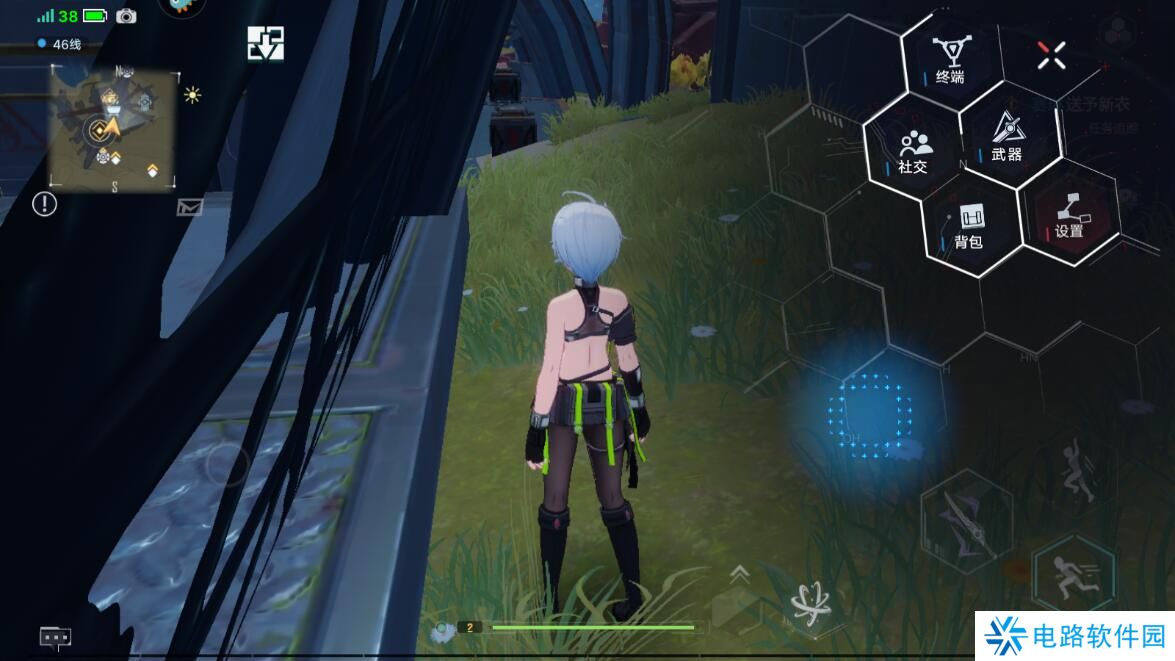
Task: Open the 社交 social menu
Action: (912, 151)
